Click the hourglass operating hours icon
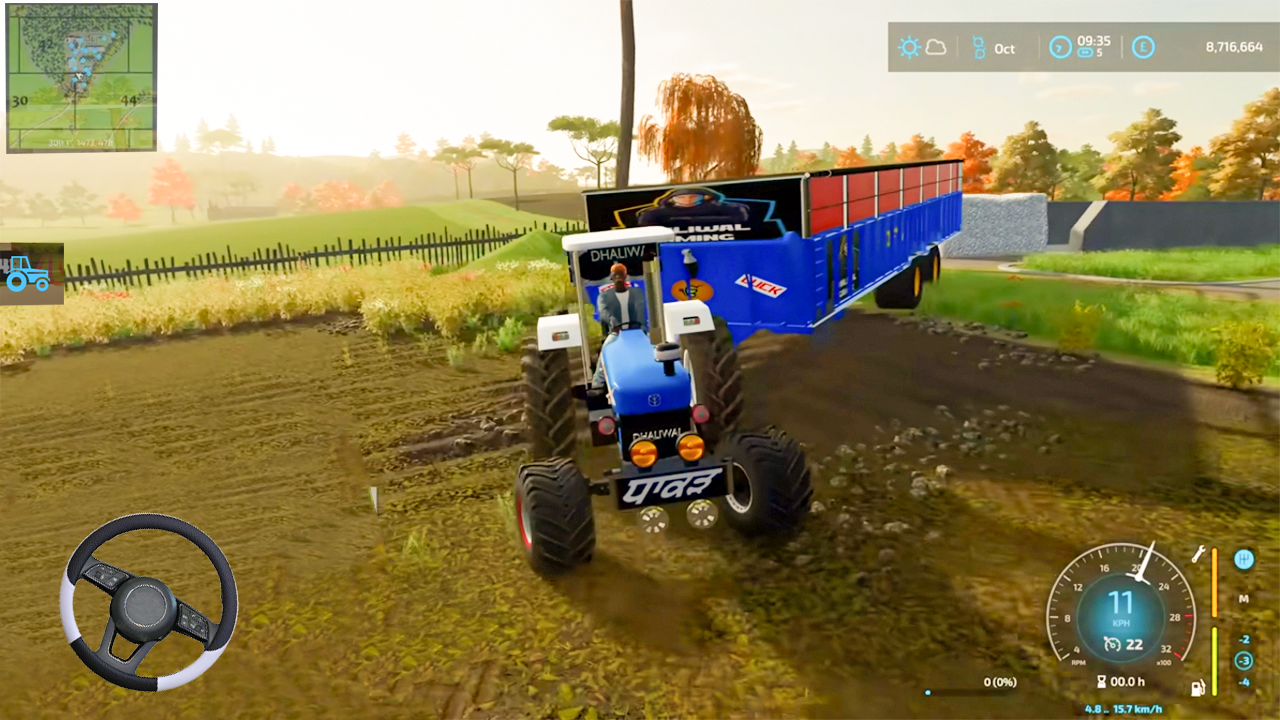Image resolution: width=1280 pixels, height=720 pixels. point(1102,681)
